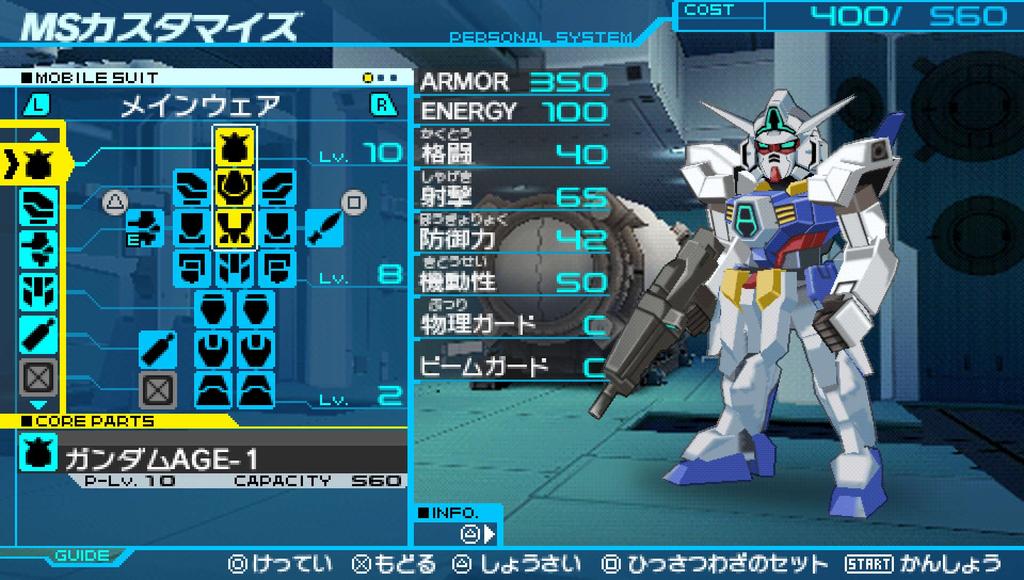Switch to next wear with the R tab
Viewport: 1024px width, 580px height.
pos(382,105)
